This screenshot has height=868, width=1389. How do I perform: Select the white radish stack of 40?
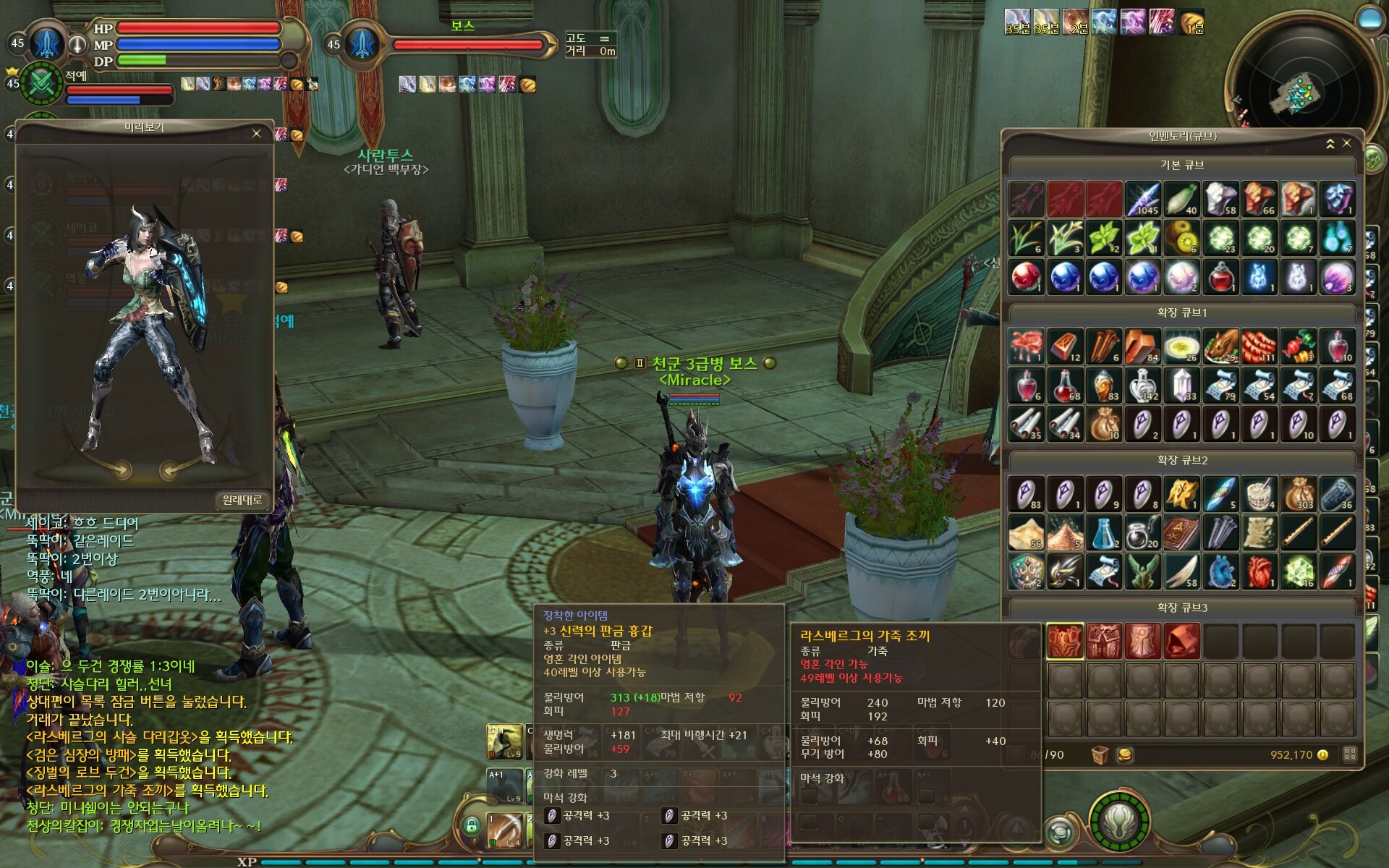[1181, 200]
